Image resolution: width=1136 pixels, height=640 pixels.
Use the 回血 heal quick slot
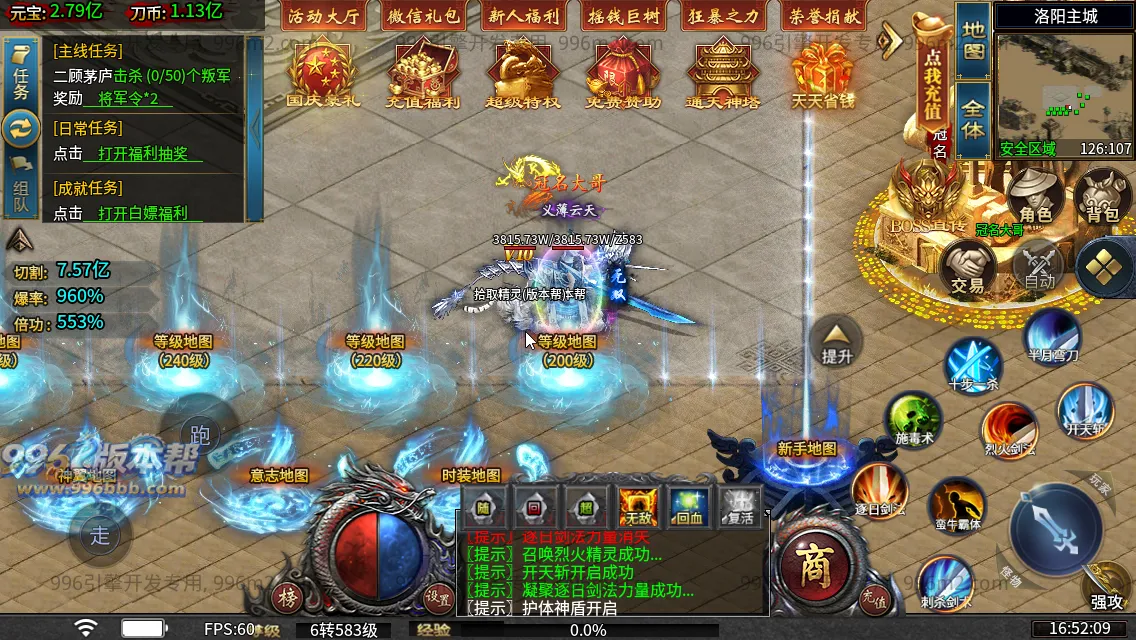(x=688, y=506)
